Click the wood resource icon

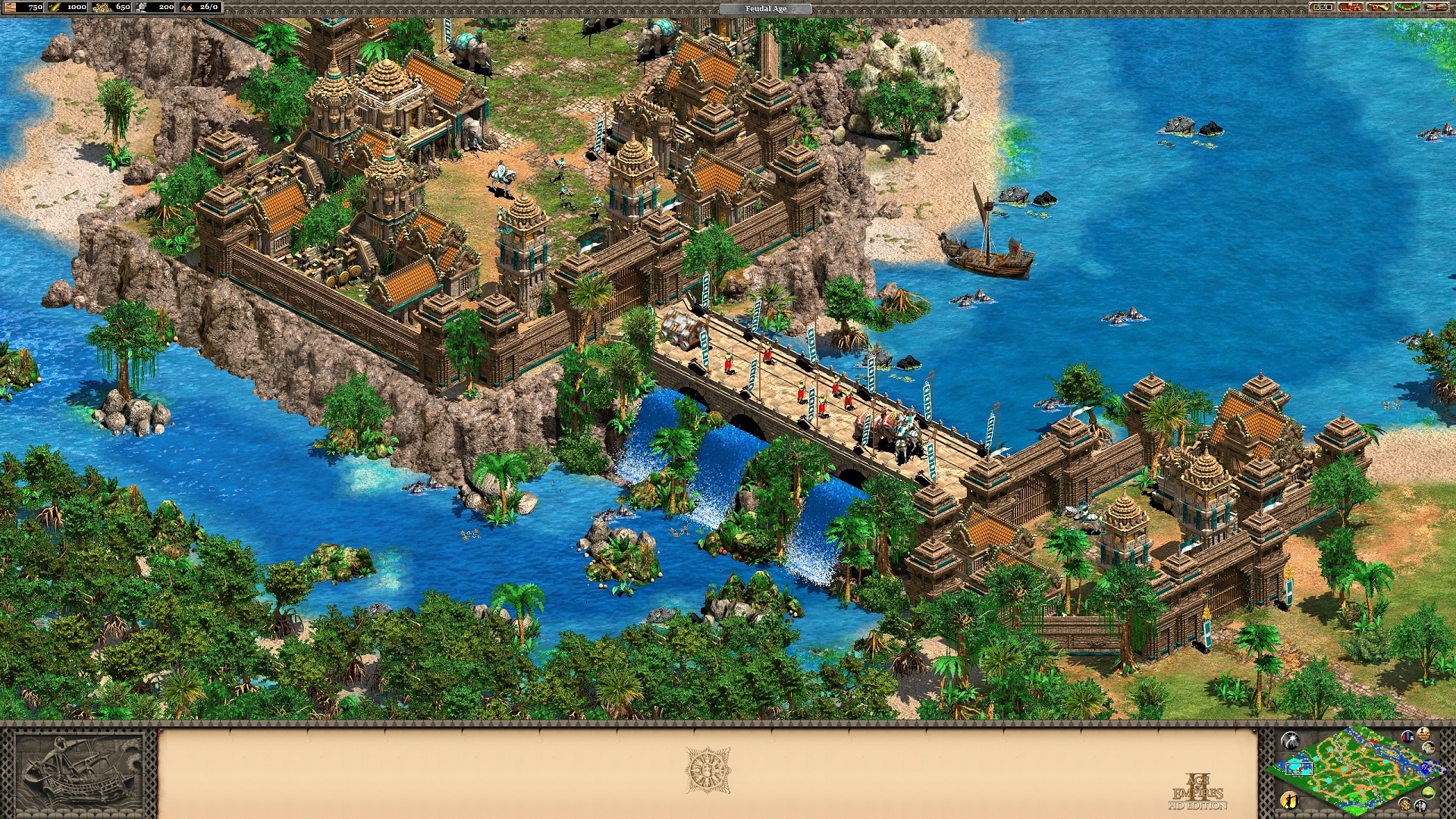pyautogui.click(x=10, y=8)
